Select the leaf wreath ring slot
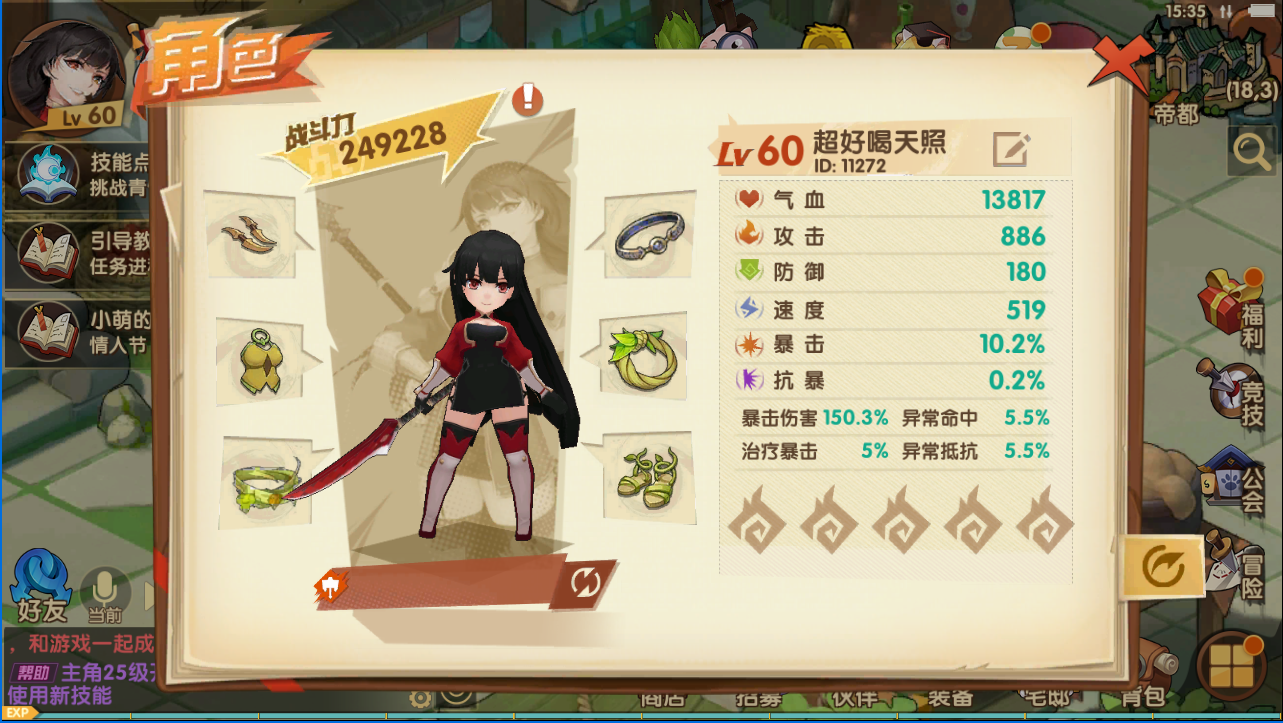 [x=646, y=357]
